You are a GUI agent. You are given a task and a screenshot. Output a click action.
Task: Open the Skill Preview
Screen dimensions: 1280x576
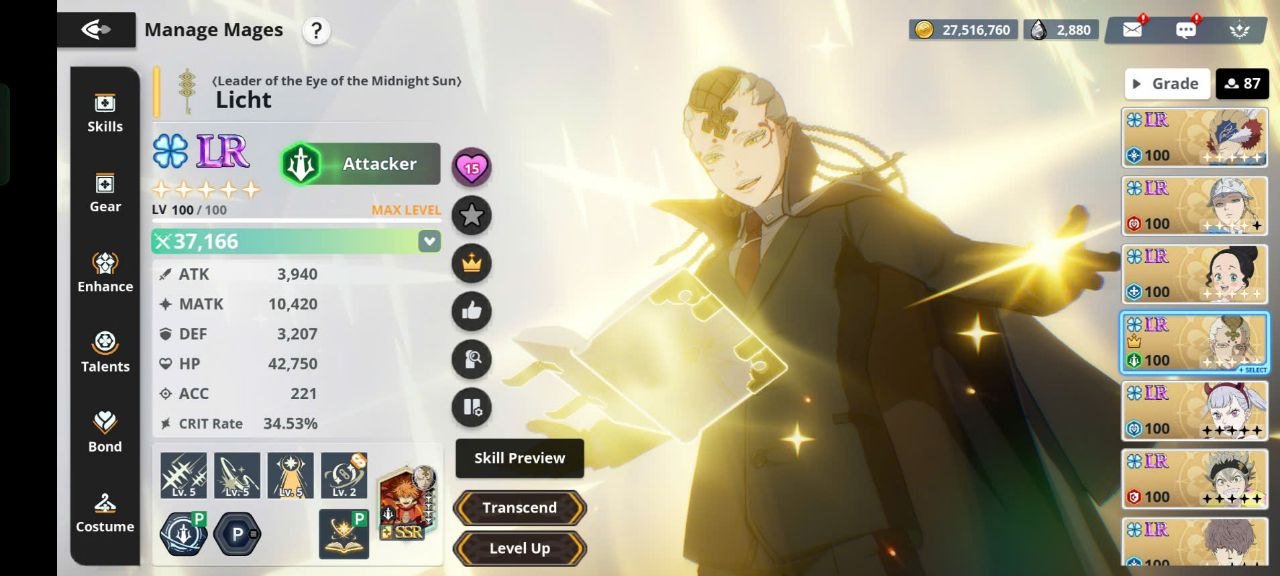[519, 458]
